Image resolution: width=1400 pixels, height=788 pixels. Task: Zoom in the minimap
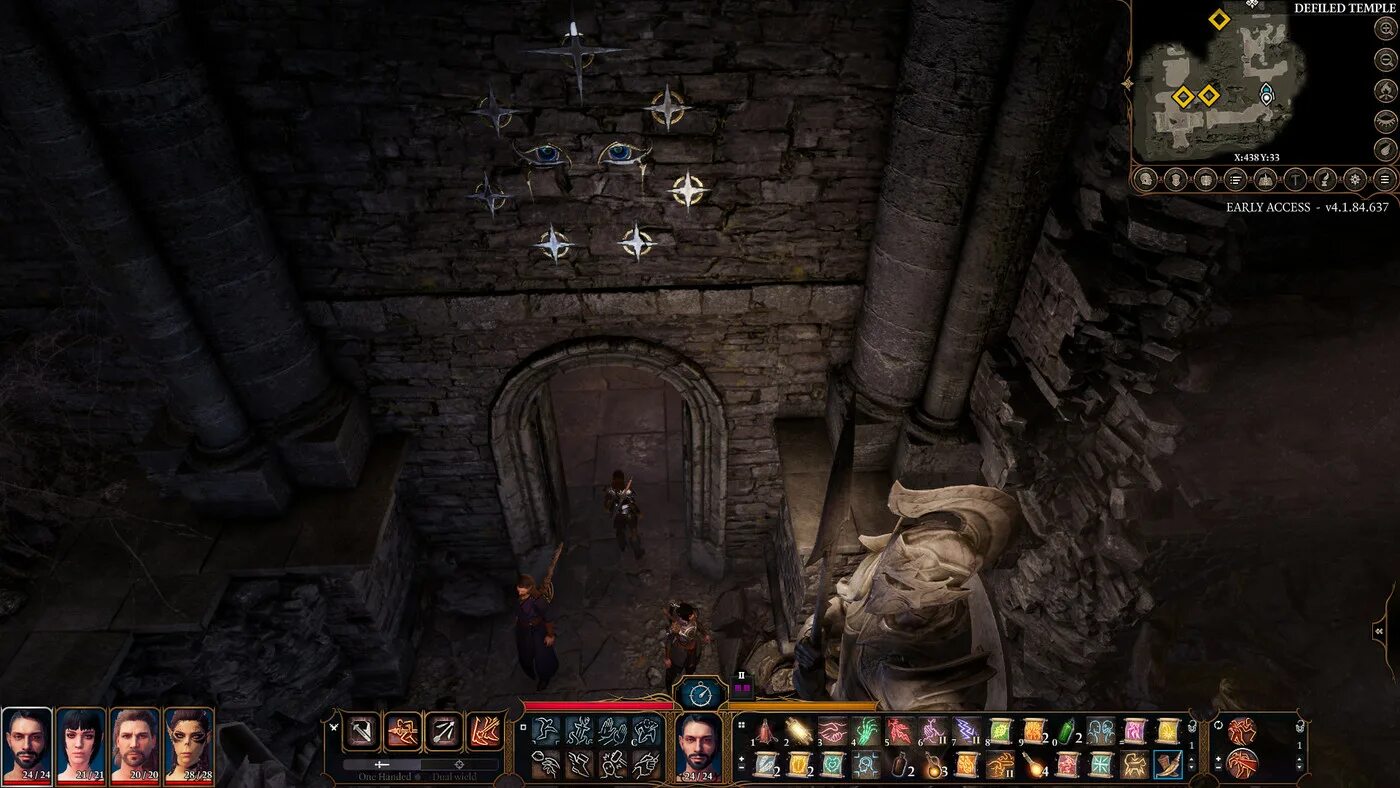[1385, 29]
